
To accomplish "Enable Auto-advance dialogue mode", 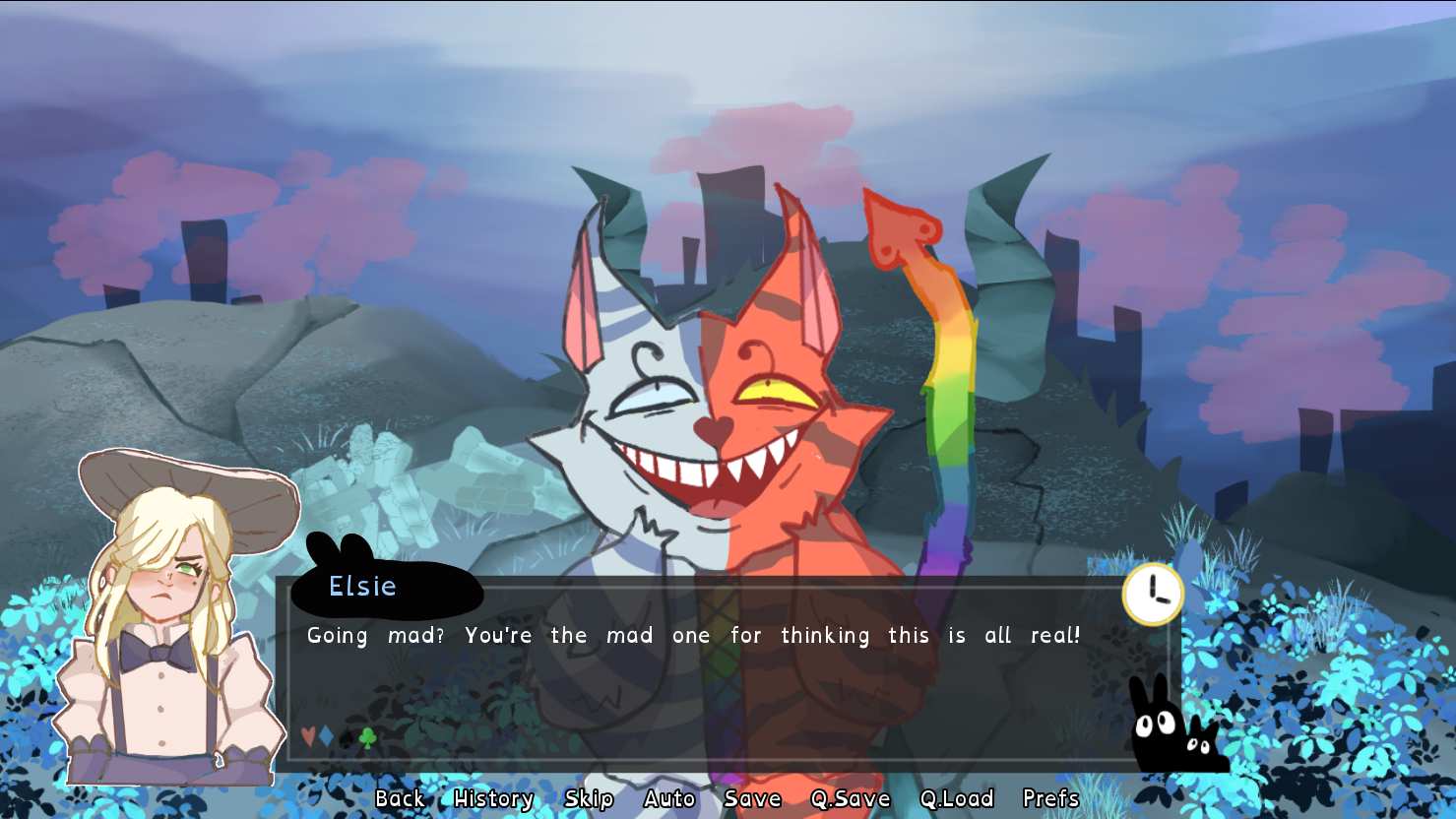I will (668, 798).
